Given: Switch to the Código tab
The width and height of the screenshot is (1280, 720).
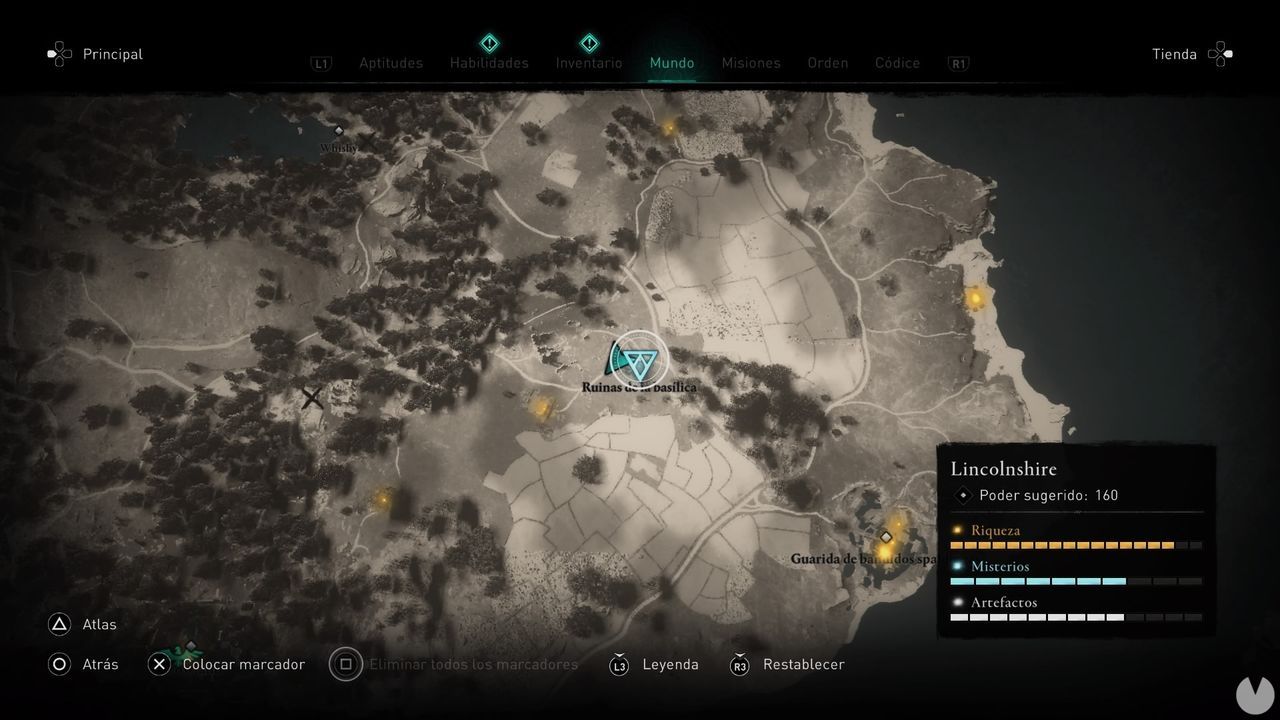Looking at the screenshot, I should (x=897, y=63).
